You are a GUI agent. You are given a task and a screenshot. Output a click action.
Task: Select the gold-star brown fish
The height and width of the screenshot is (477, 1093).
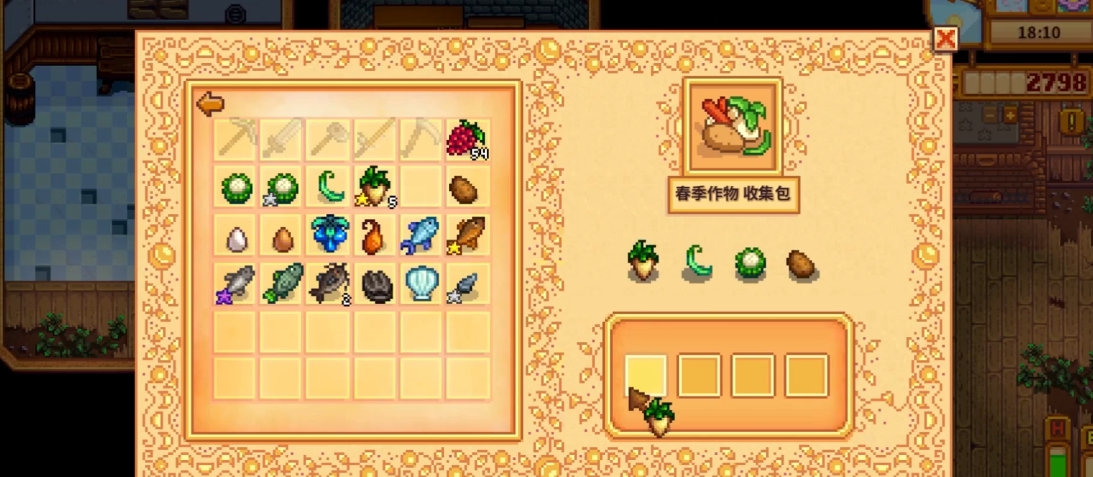pos(467,236)
